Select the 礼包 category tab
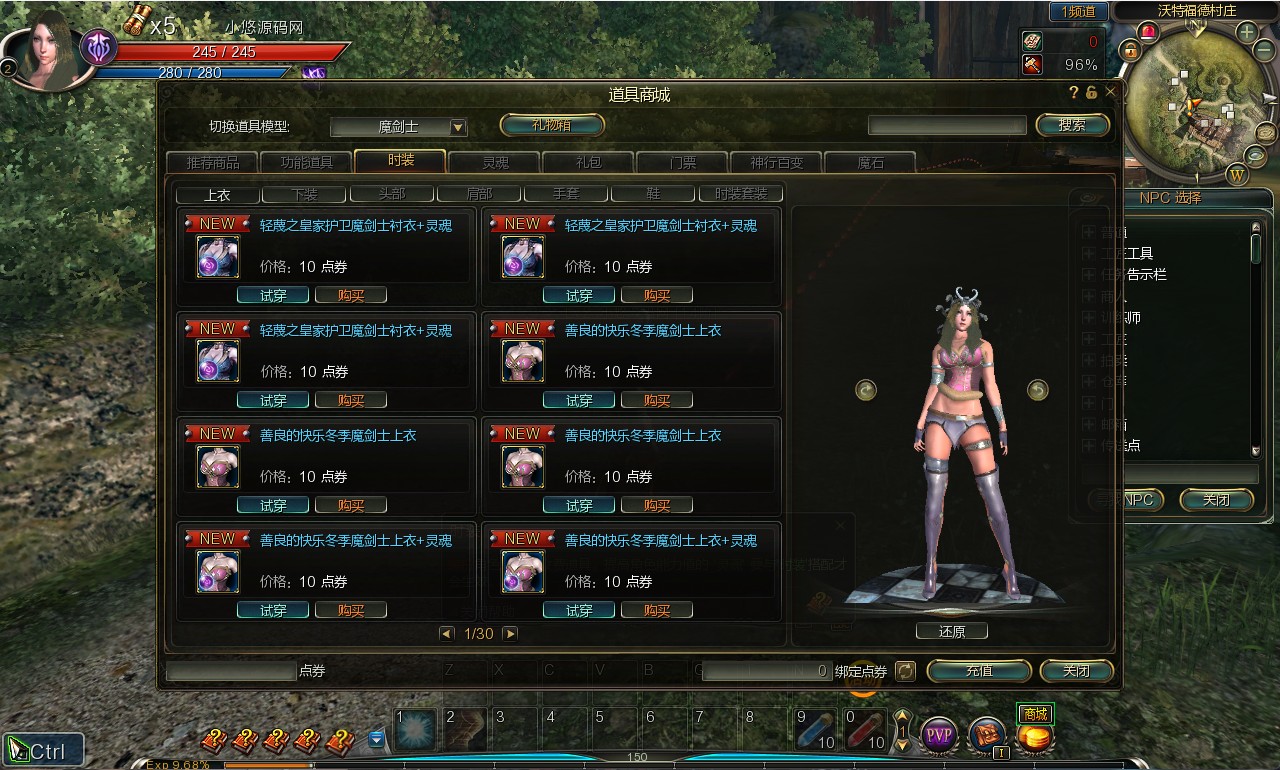This screenshot has height=770, width=1280. [x=588, y=162]
